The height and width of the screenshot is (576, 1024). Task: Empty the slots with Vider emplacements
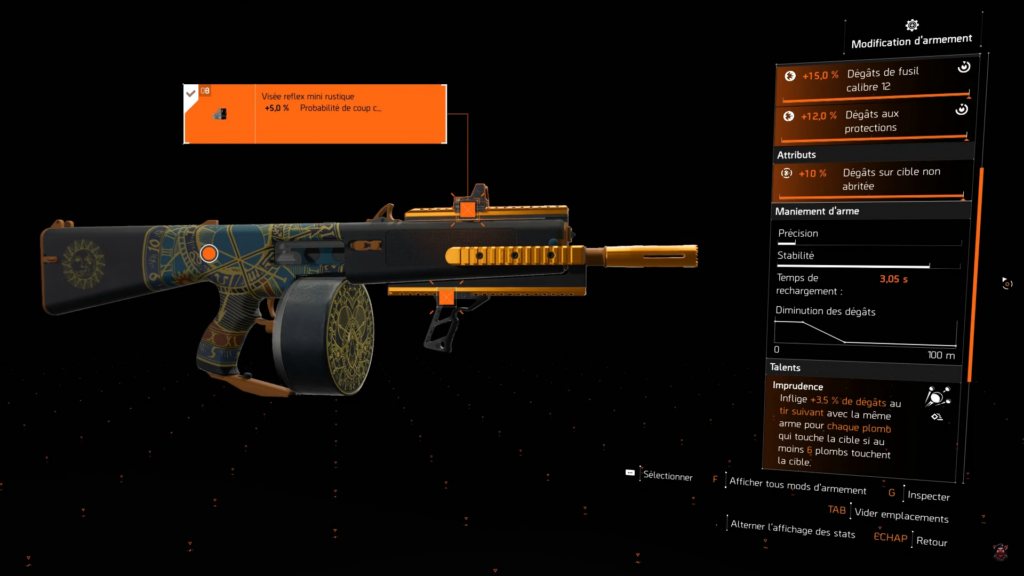click(901, 517)
